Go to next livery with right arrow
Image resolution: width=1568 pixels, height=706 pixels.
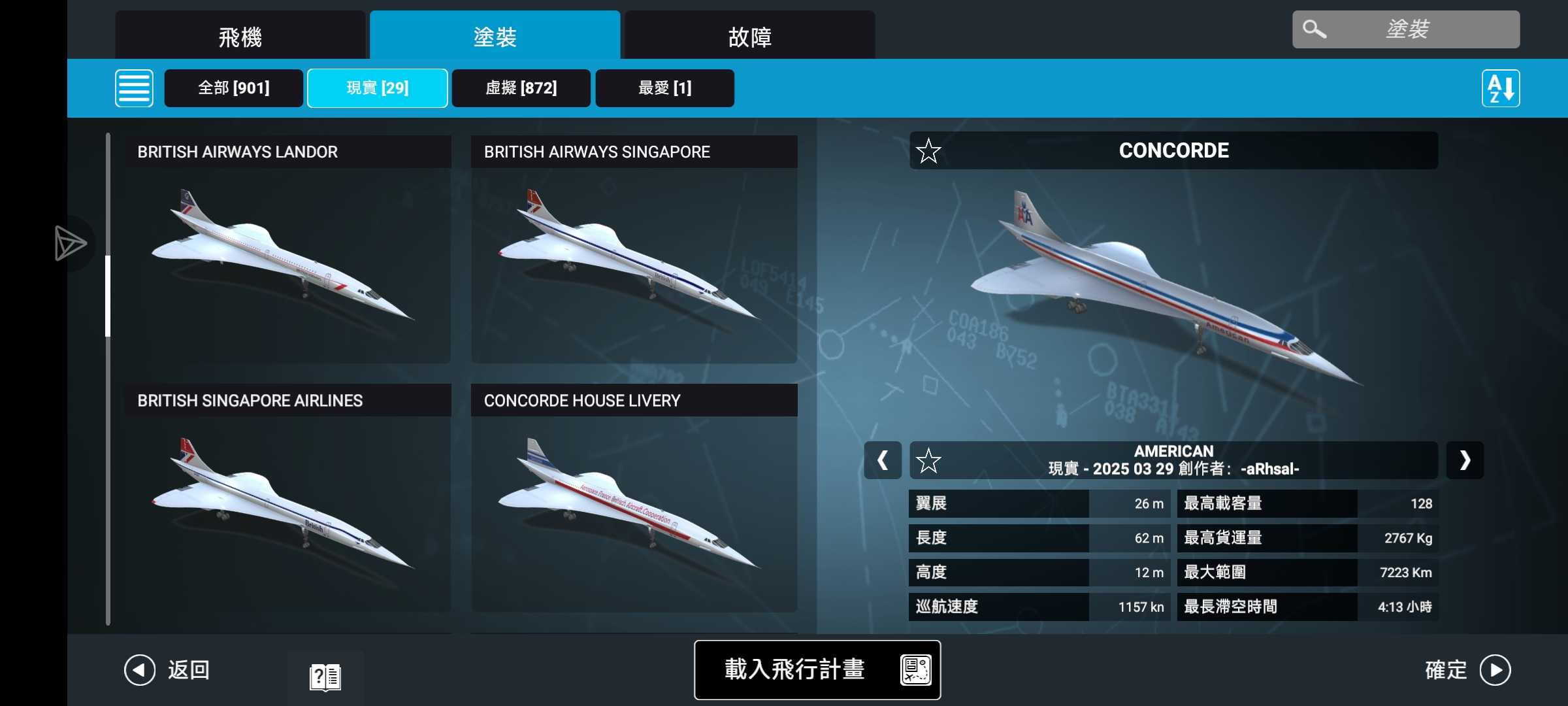click(x=1465, y=460)
